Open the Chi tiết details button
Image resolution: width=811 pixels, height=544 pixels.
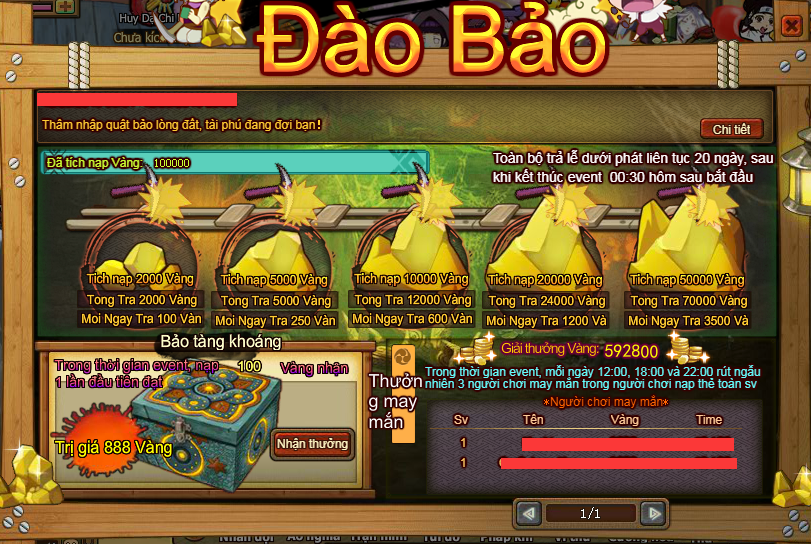(x=731, y=129)
